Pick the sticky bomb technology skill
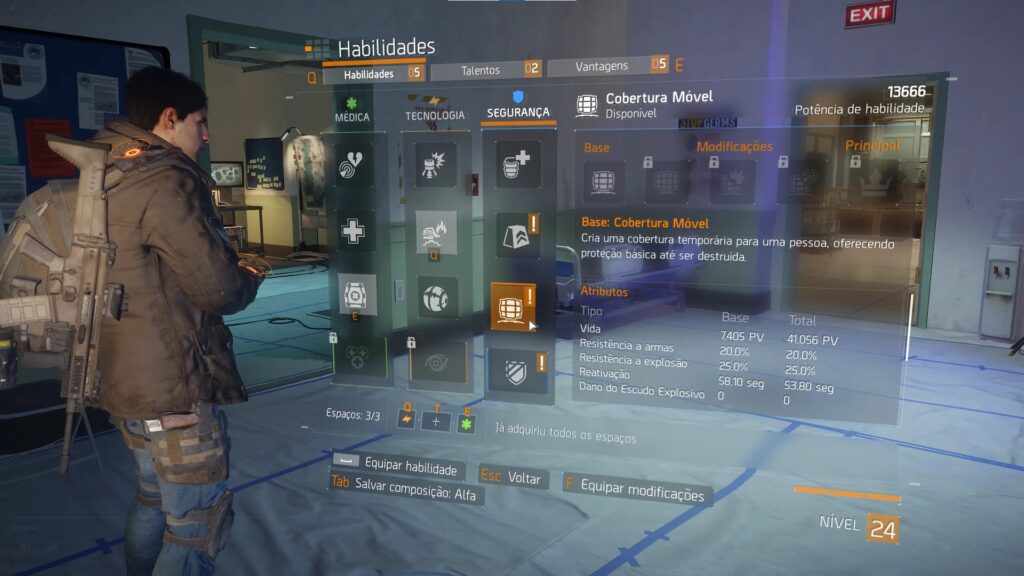Image resolution: width=1024 pixels, height=576 pixels. pos(436,164)
